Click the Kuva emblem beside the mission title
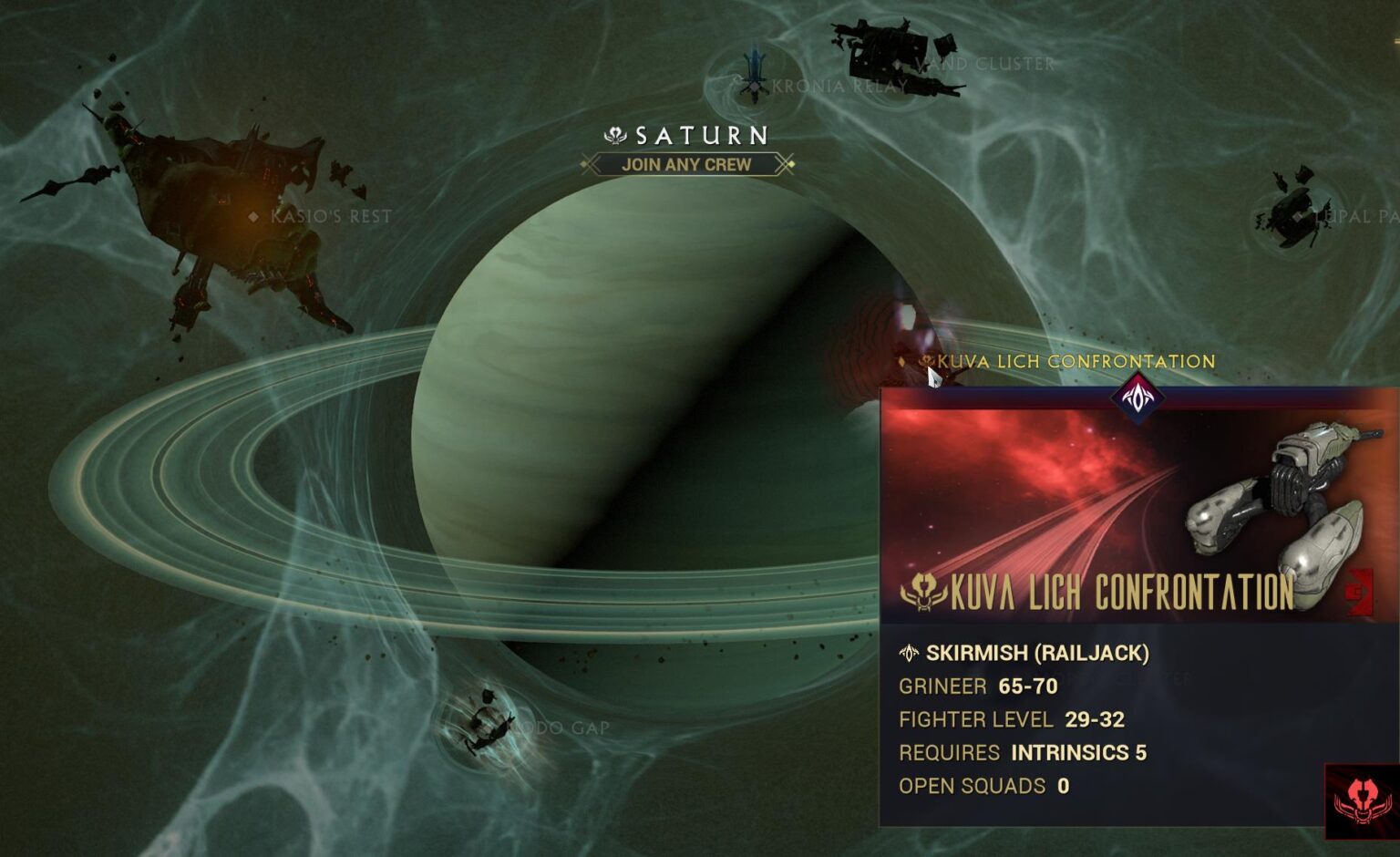This screenshot has width=1400, height=857. click(x=923, y=590)
